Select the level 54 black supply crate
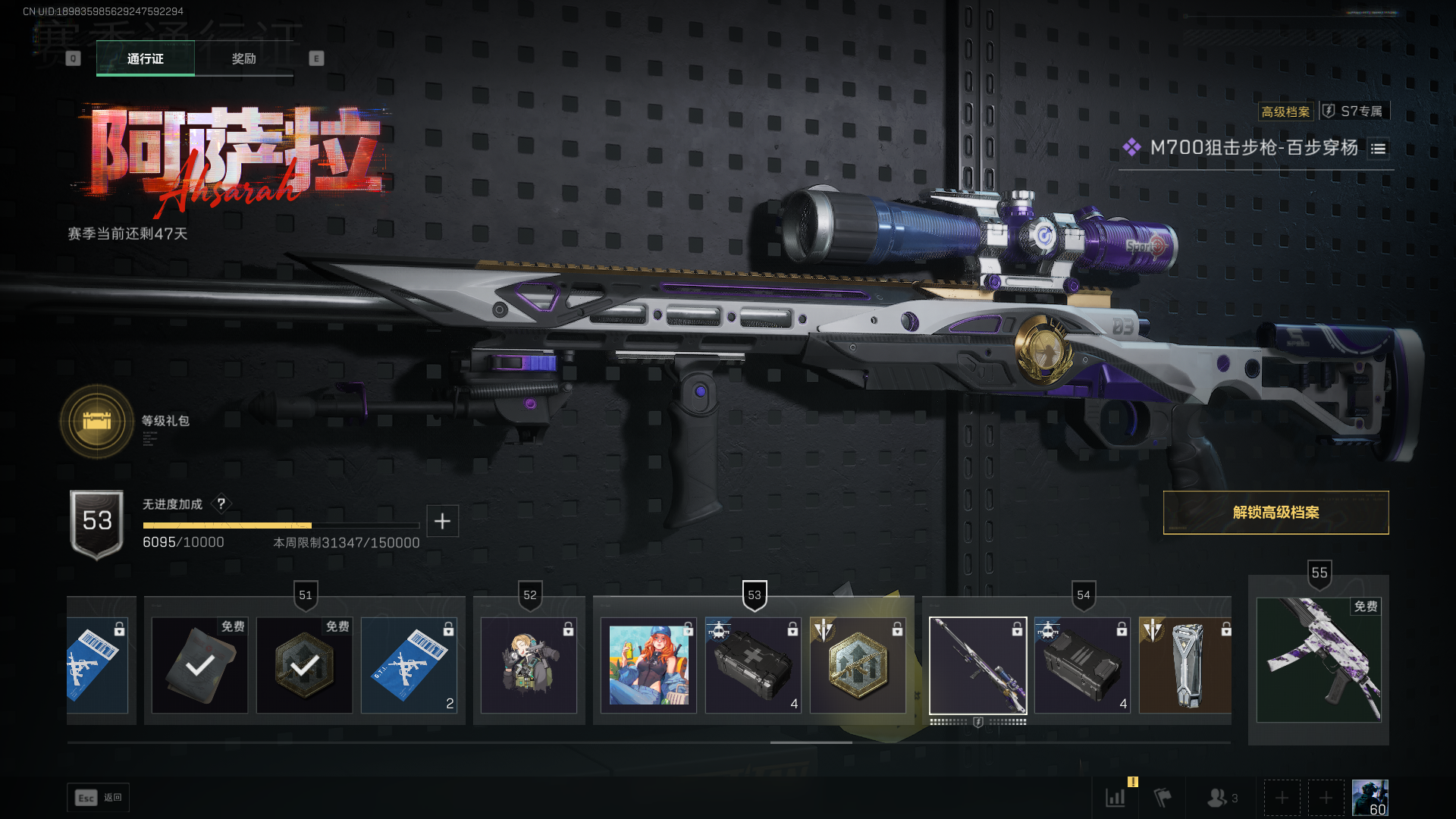 [x=1081, y=666]
